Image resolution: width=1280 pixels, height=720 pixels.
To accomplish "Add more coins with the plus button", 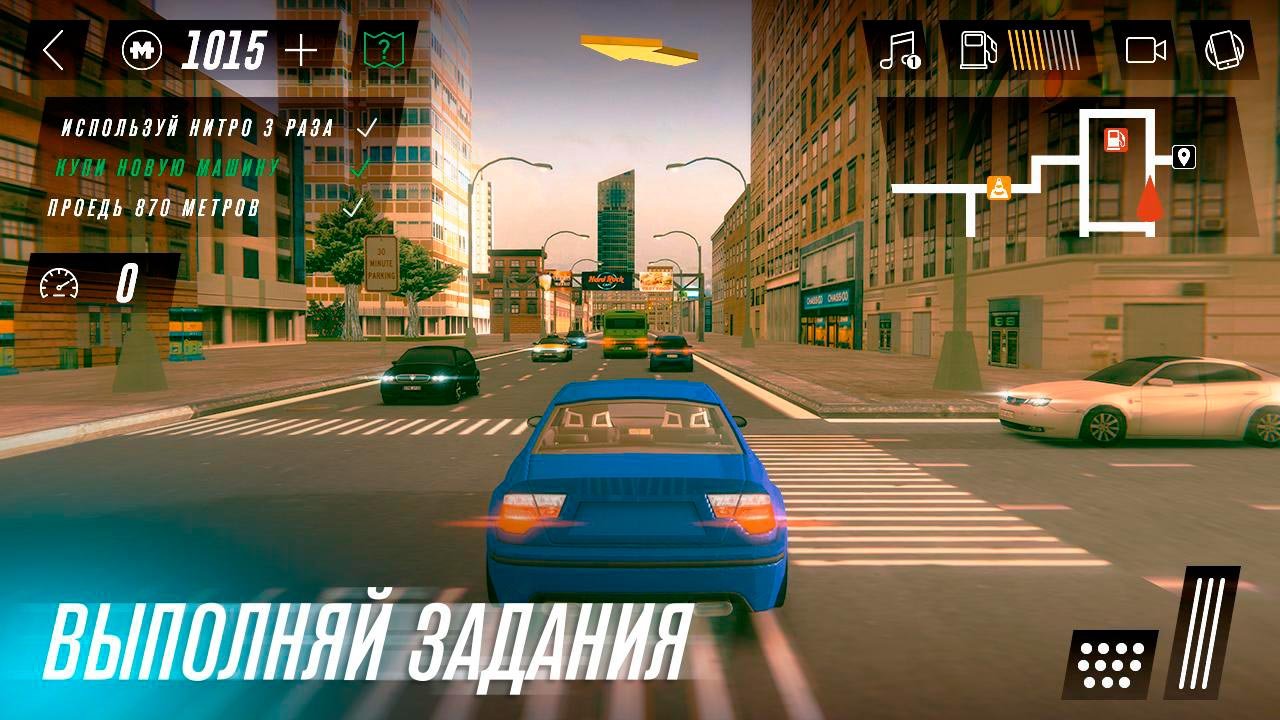I will (300, 50).
